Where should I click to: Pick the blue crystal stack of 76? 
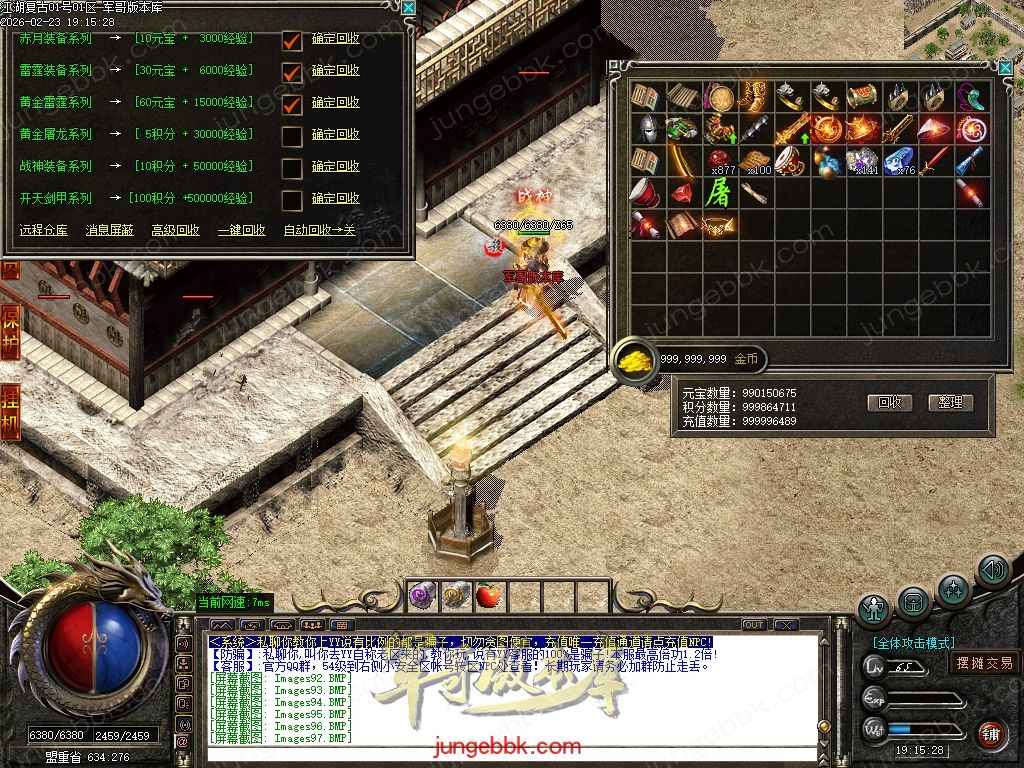pyautogui.click(x=898, y=160)
